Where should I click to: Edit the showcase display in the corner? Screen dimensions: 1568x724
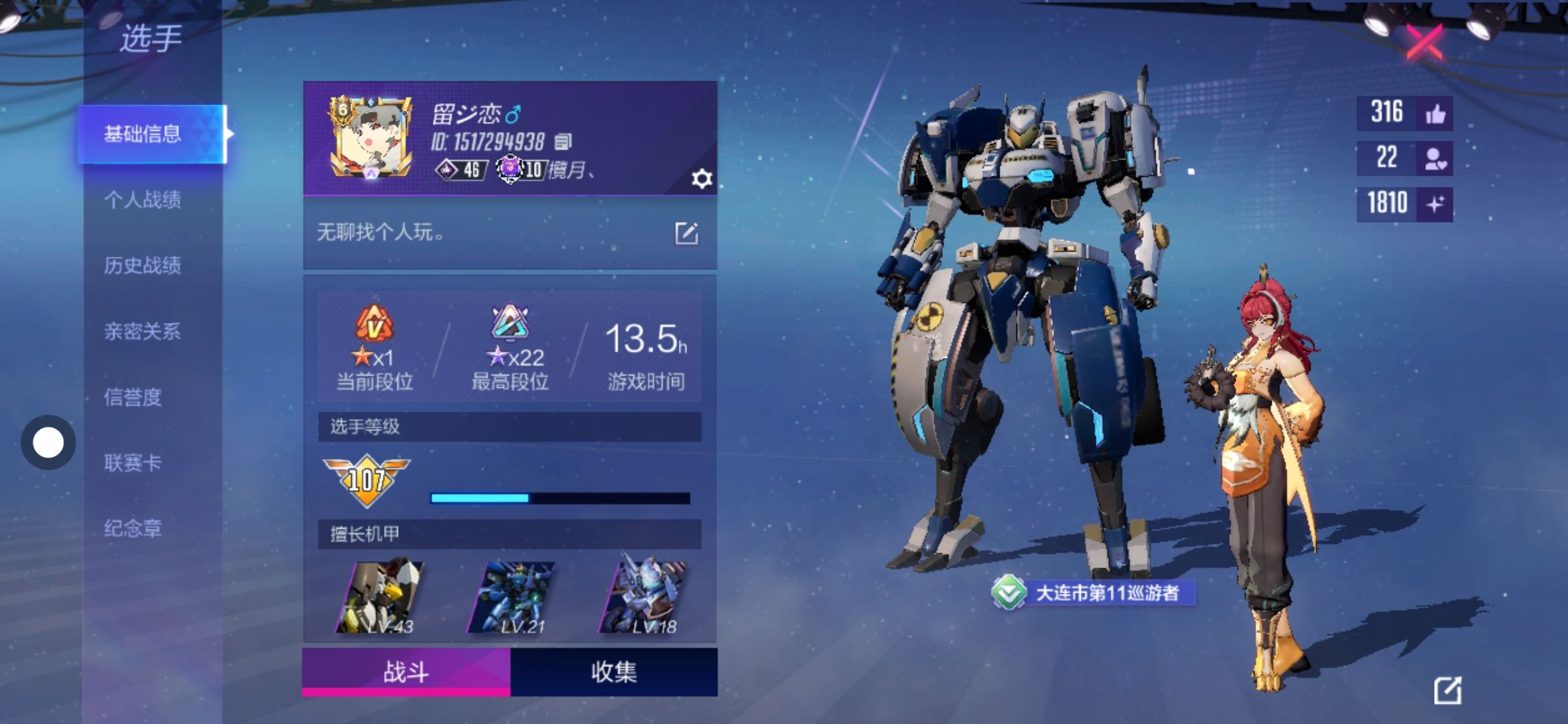tap(1447, 690)
